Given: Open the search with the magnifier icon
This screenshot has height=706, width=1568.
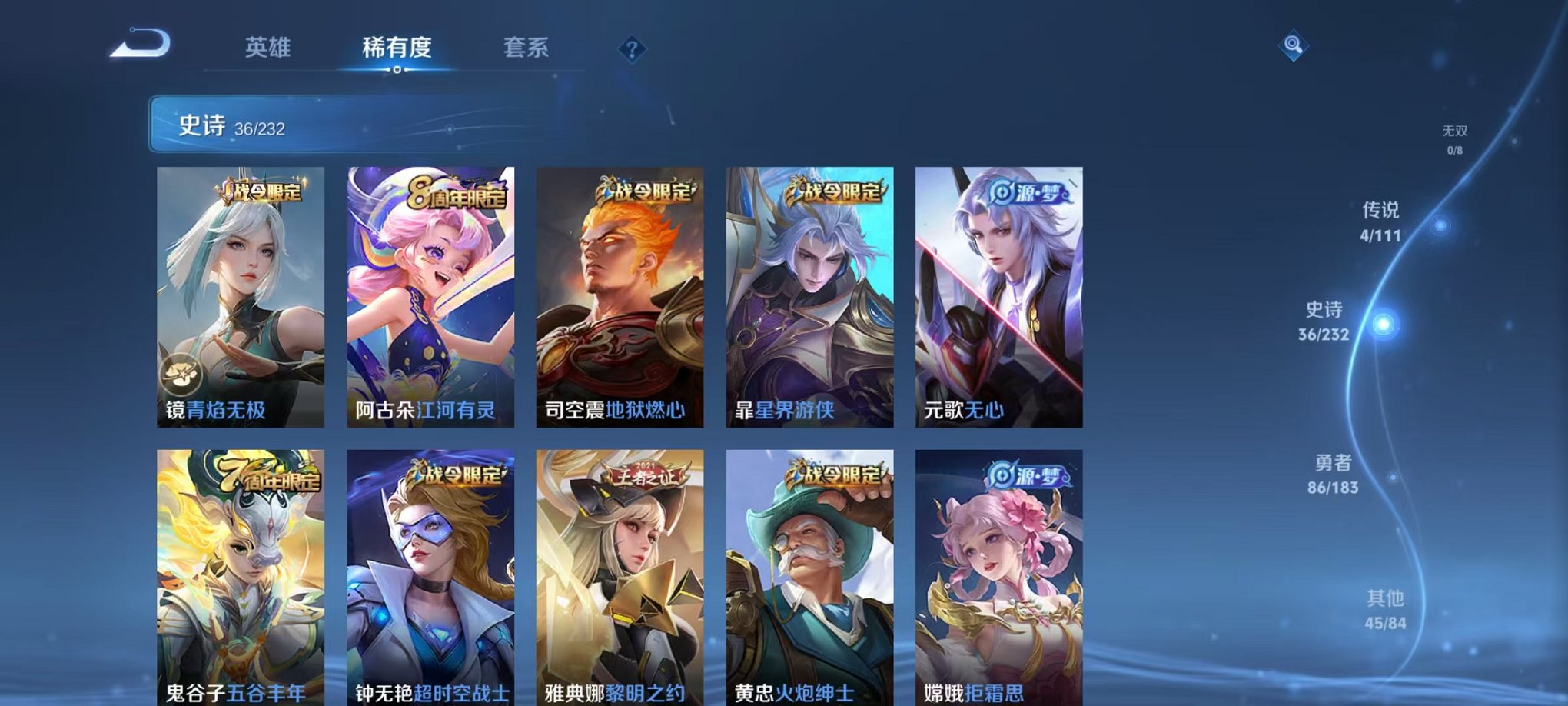Looking at the screenshot, I should click(x=1291, y=46).
